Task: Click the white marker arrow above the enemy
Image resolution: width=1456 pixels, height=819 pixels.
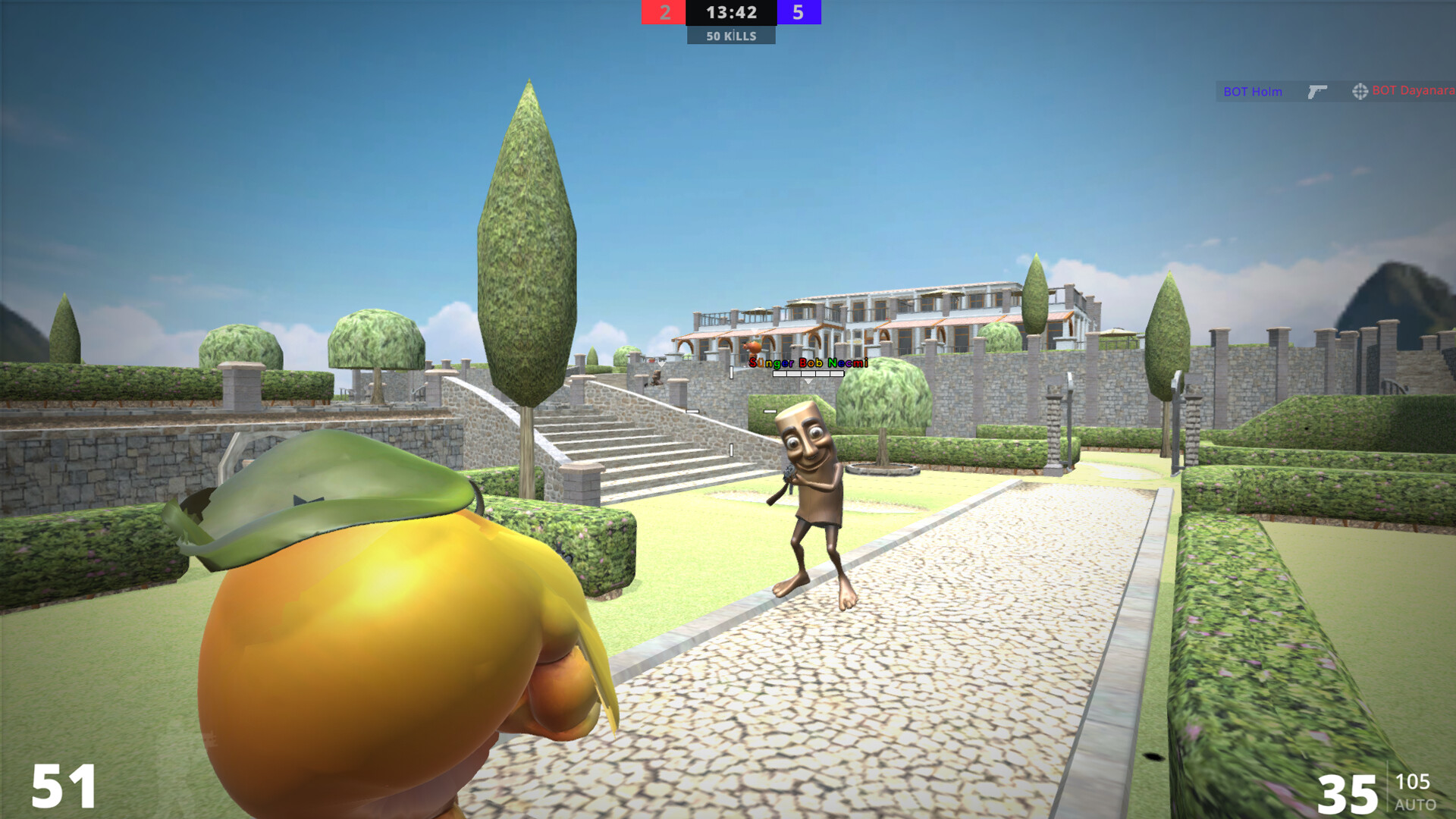Action: [808, 381]
